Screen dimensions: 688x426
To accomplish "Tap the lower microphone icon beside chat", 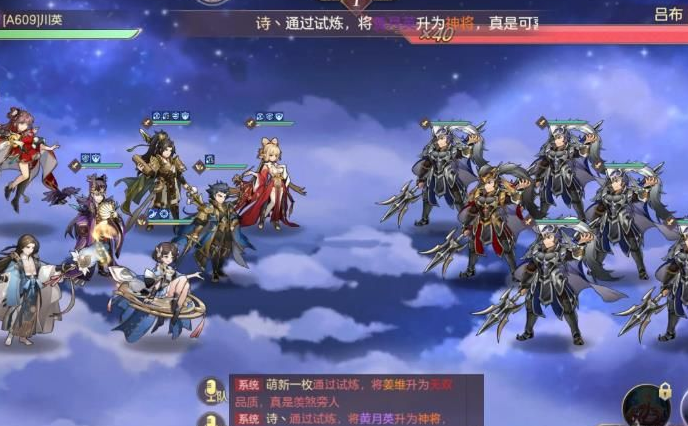I will (212, 420).
